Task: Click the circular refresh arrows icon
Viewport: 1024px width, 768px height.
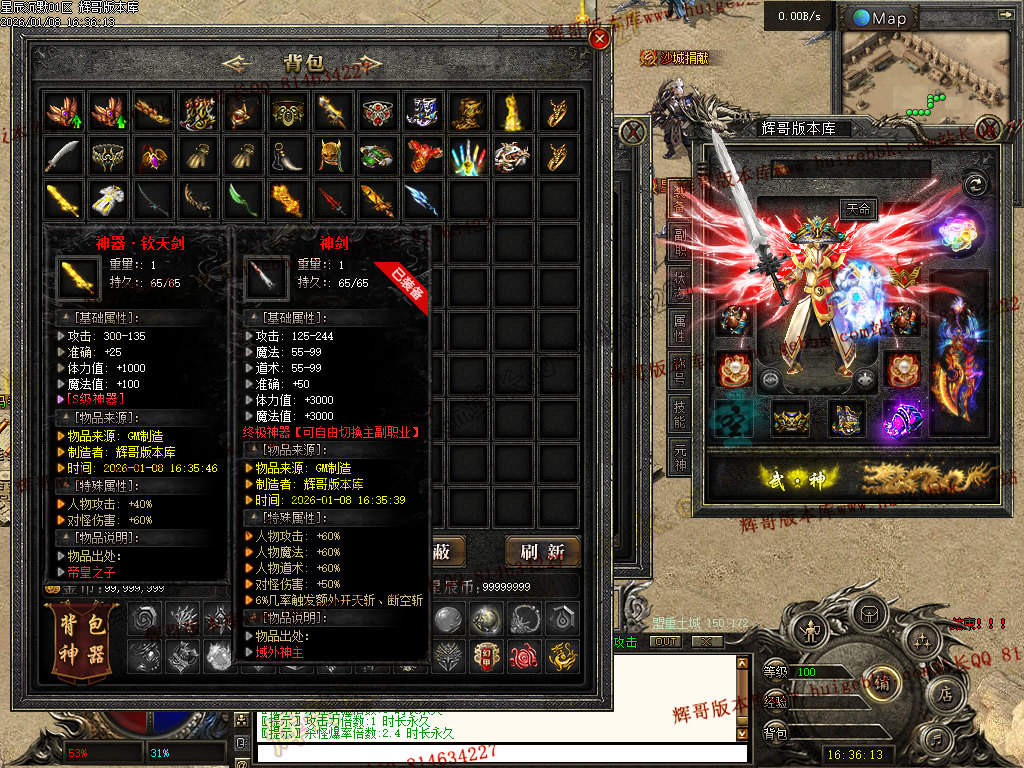Action: pos(976,184)
